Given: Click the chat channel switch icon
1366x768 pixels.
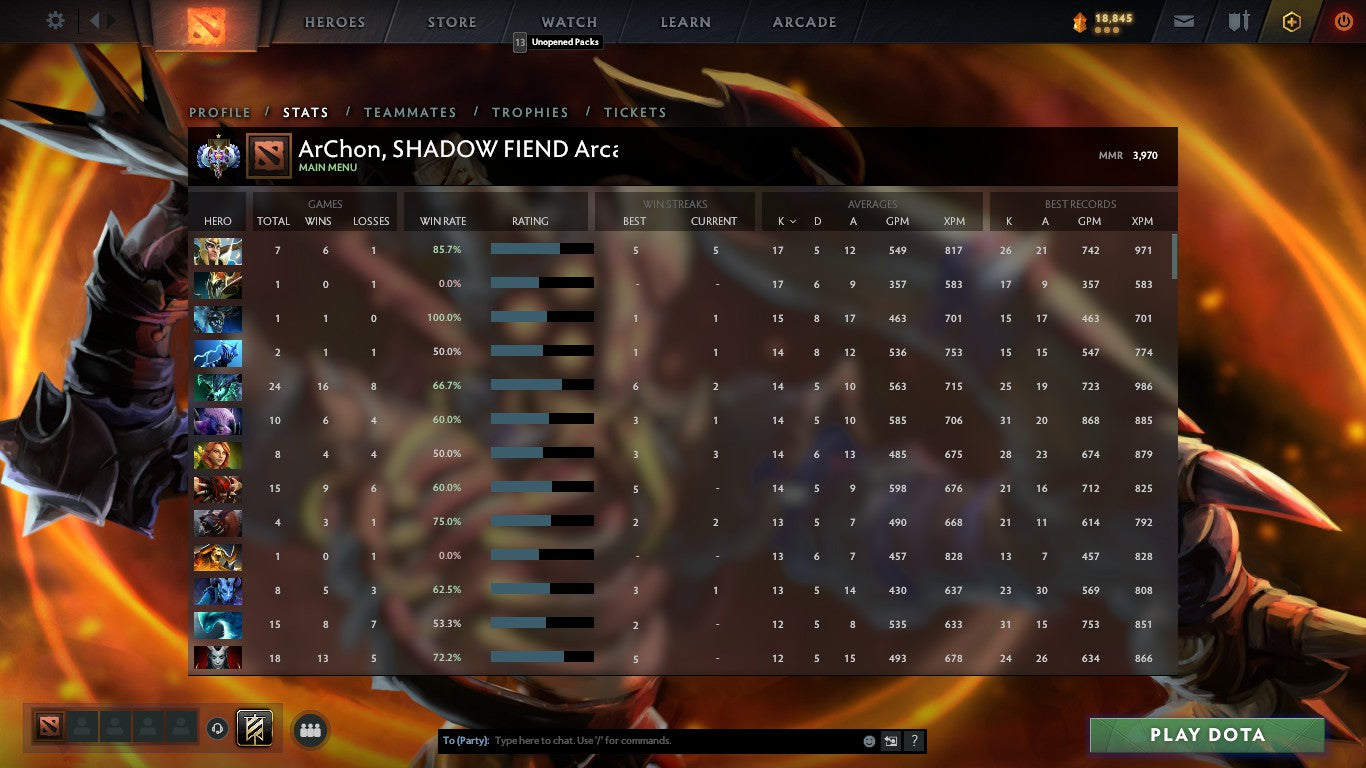Looking at the screenshot, I should (x=889, y=740).
